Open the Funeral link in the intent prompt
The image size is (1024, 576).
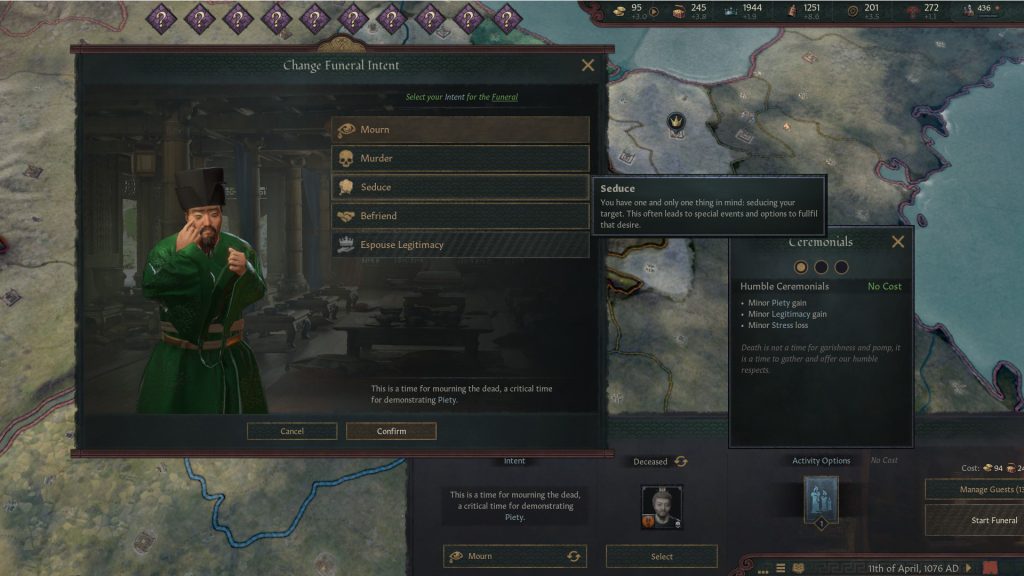pyautogui.click(x=504, y=97)
